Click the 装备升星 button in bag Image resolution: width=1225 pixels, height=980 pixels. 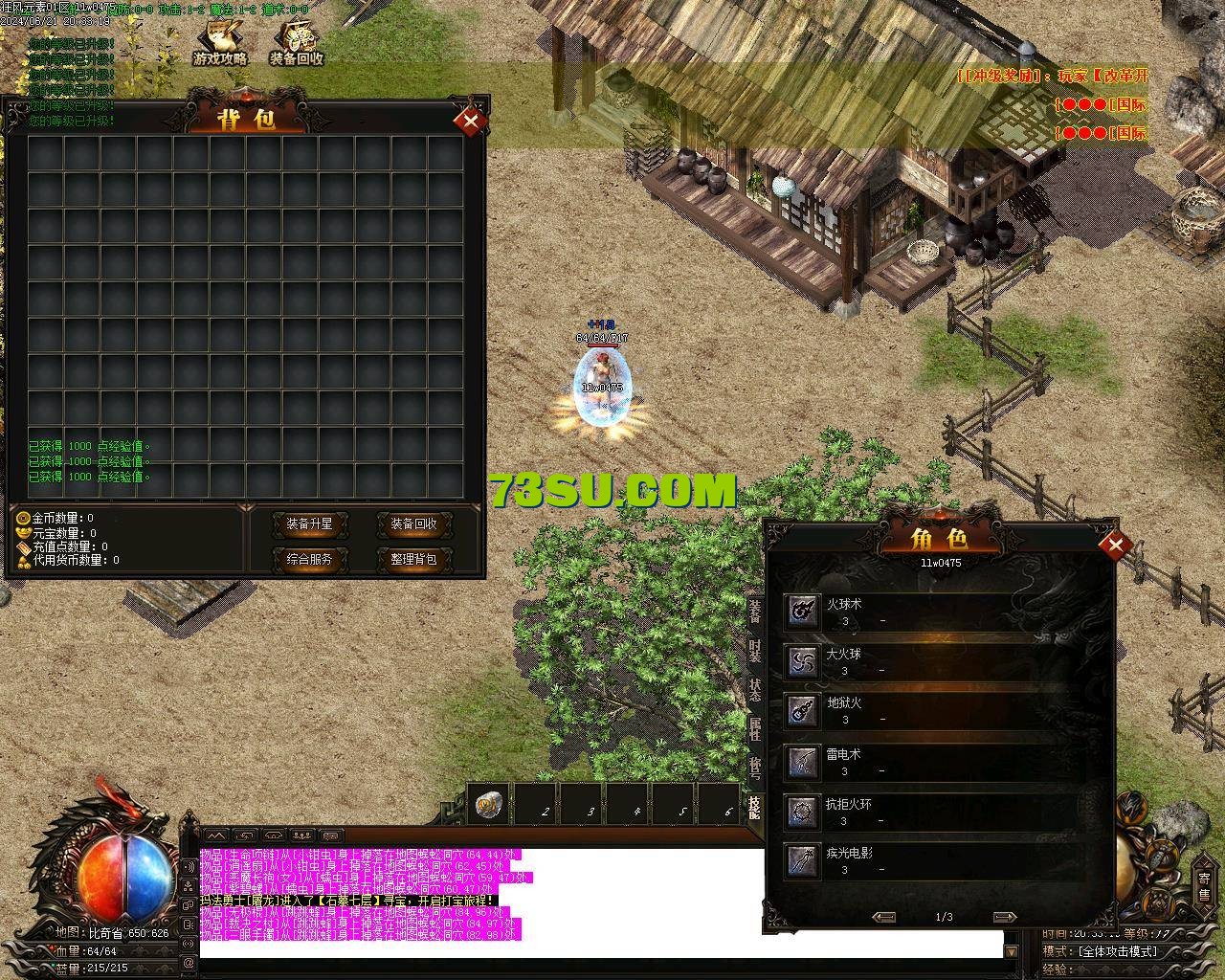tap(309, 524)
